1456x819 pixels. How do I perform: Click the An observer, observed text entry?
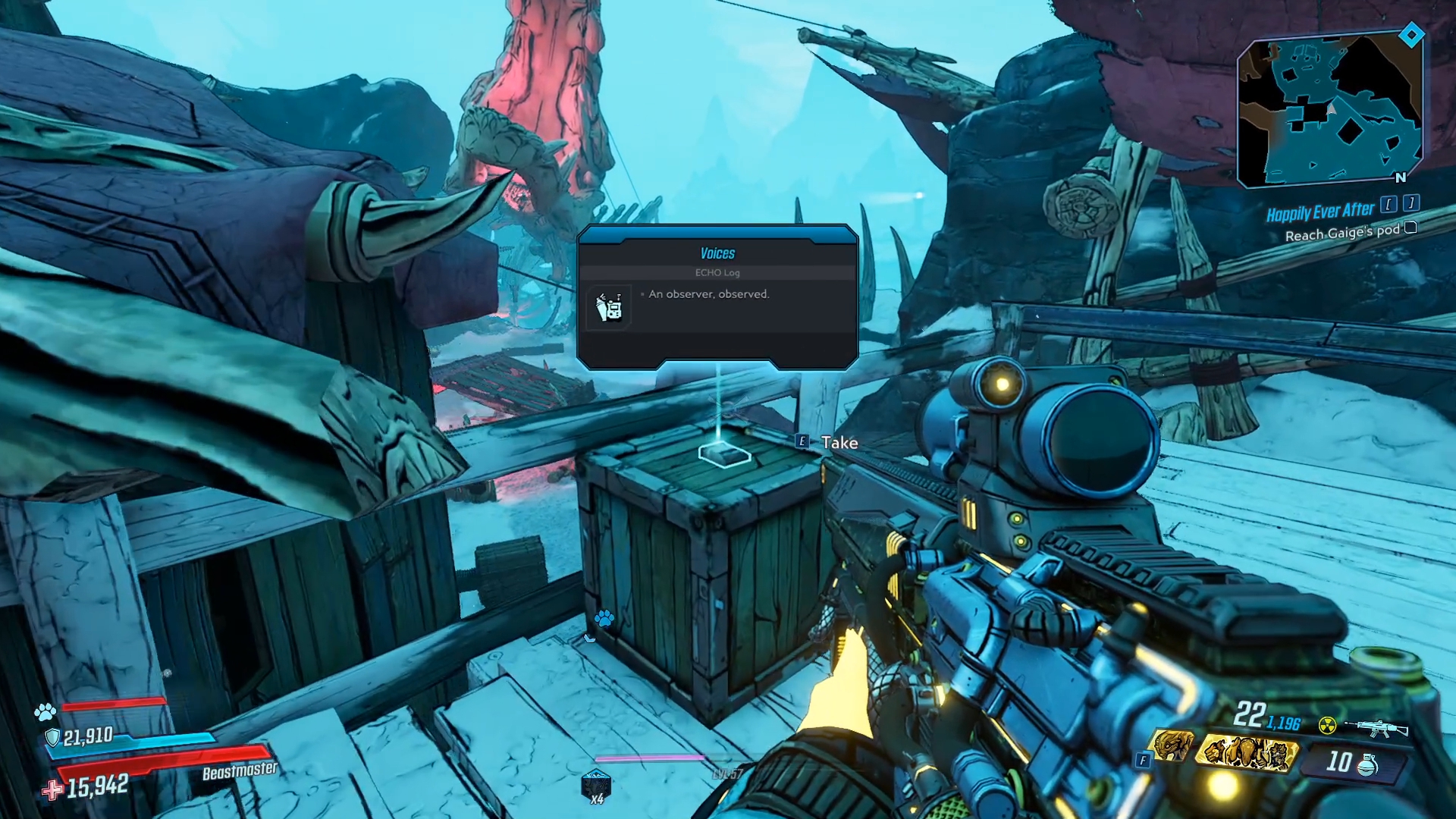pyautogui.click(x=708, y=294)
